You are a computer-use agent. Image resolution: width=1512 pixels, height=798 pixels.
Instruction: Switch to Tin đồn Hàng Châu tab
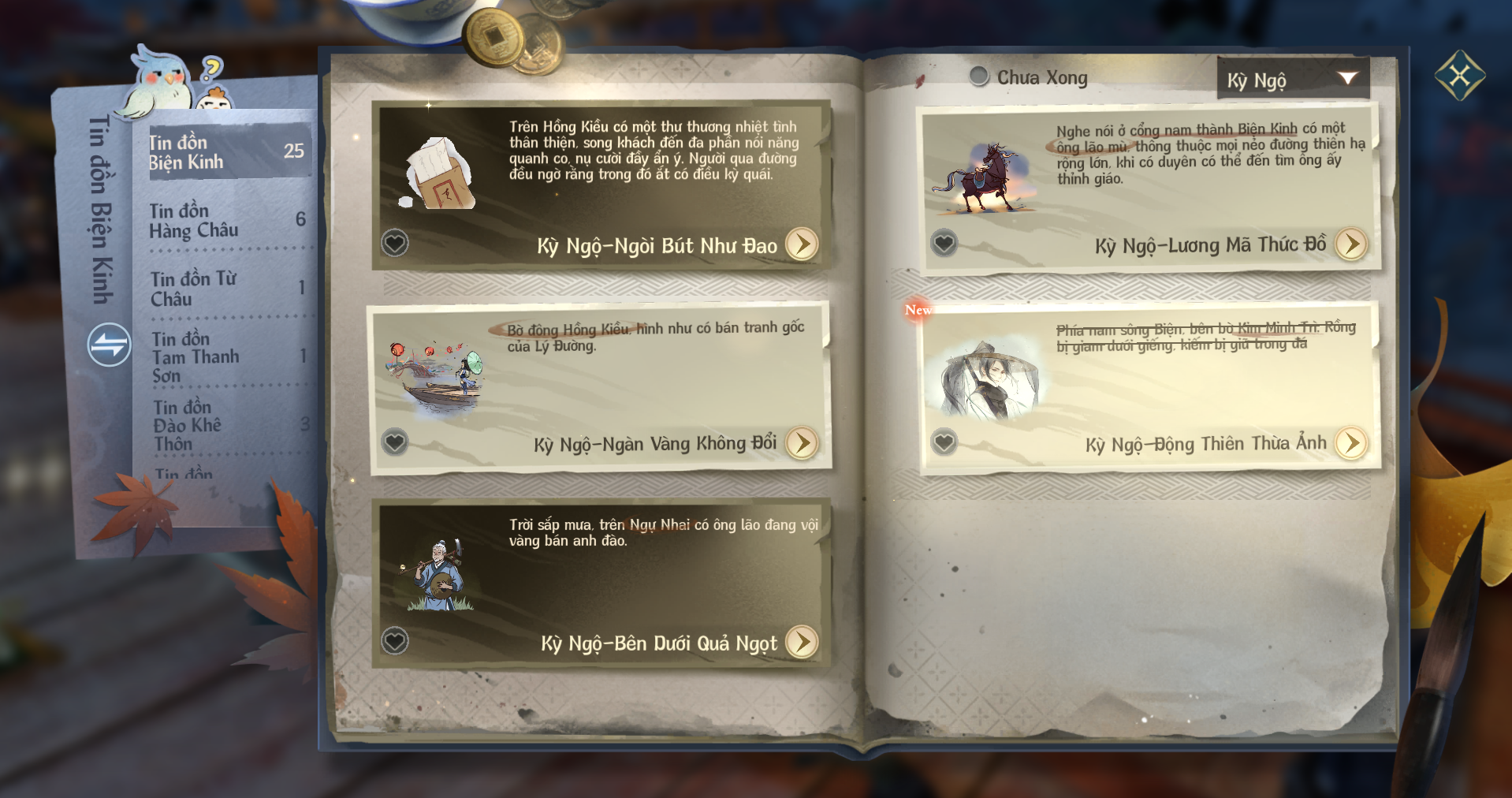[x=227, y=220]
